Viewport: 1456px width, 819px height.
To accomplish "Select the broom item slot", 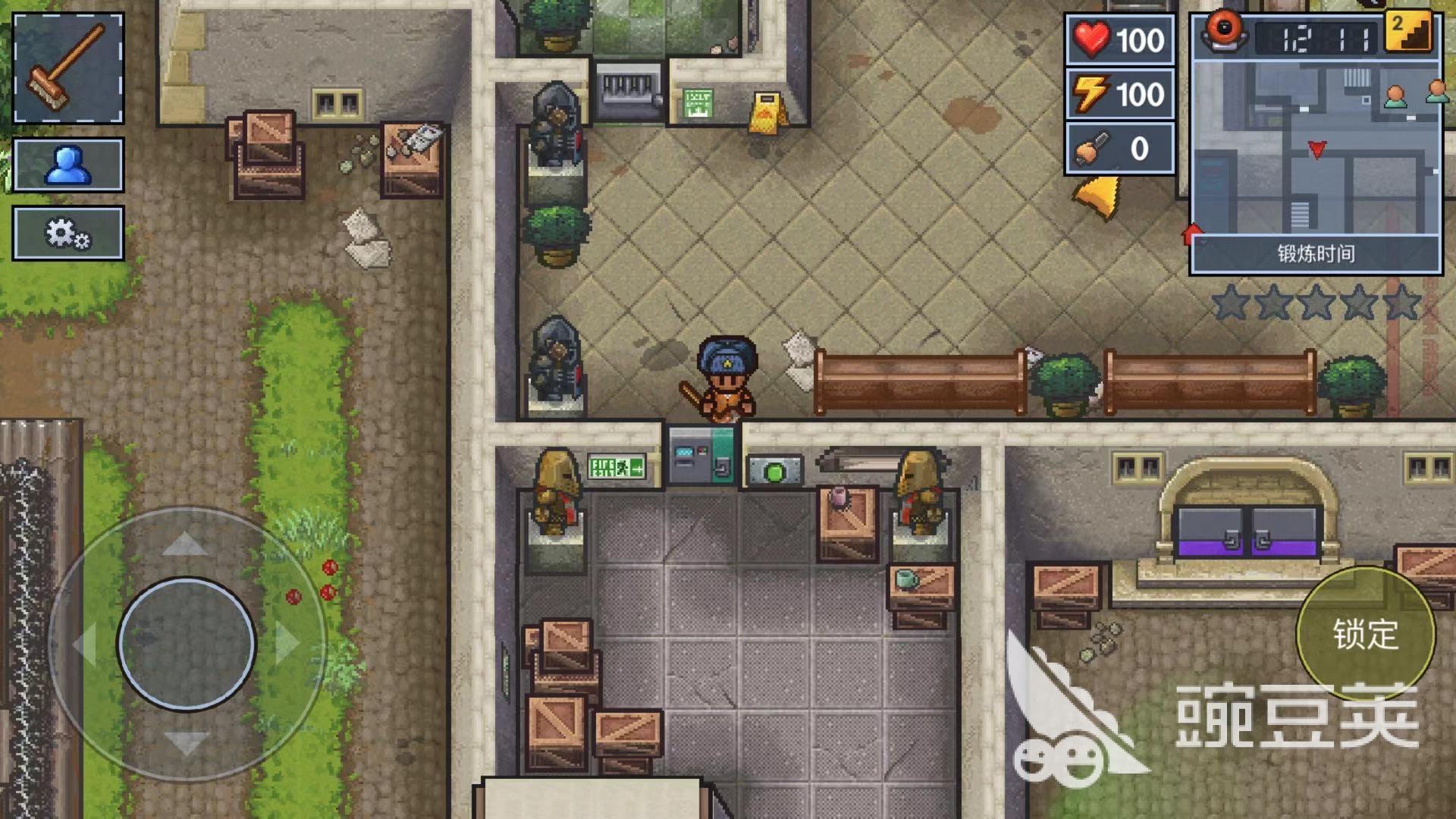I will (68, 67).
